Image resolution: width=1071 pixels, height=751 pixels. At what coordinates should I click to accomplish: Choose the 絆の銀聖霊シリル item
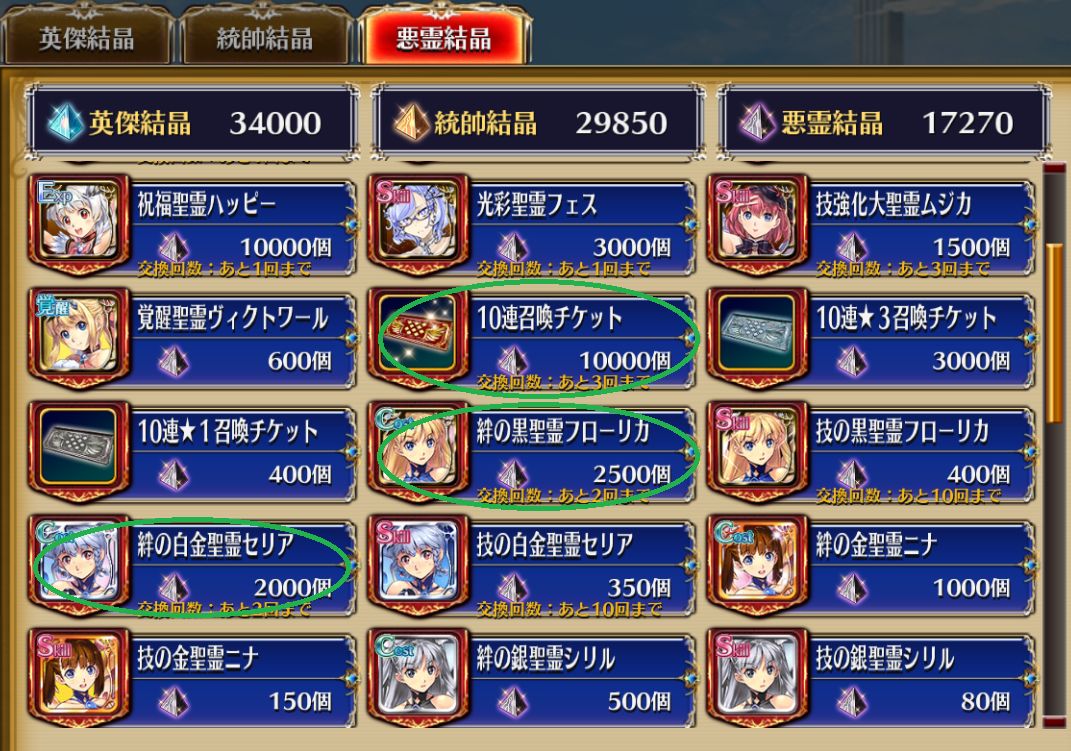[535, 678]
